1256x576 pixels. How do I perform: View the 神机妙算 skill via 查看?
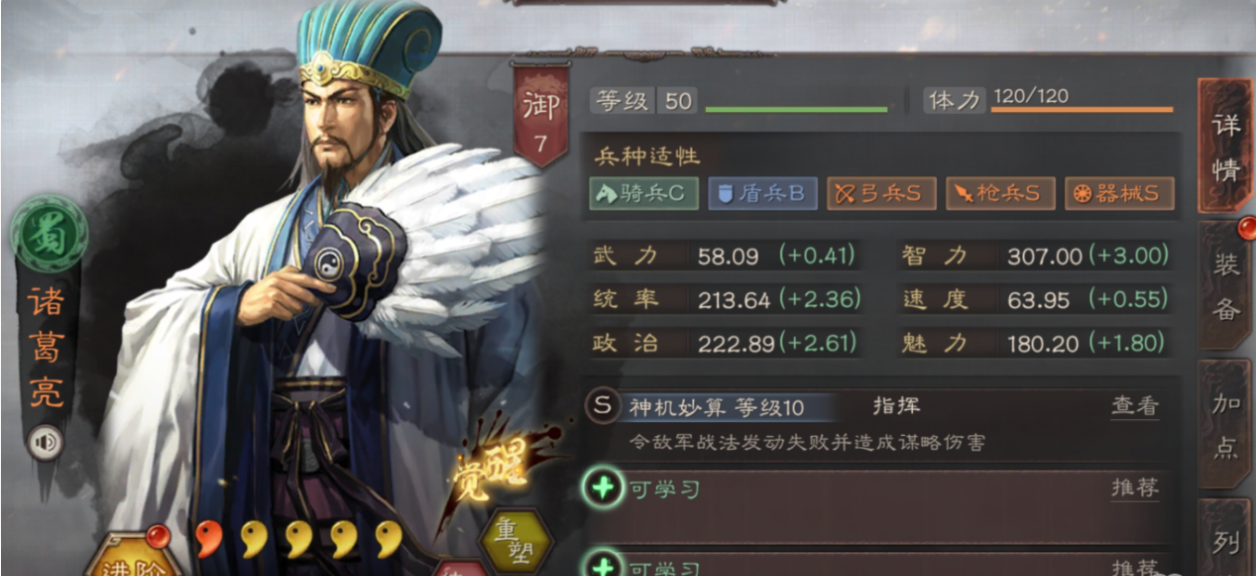pos(1135,406)
